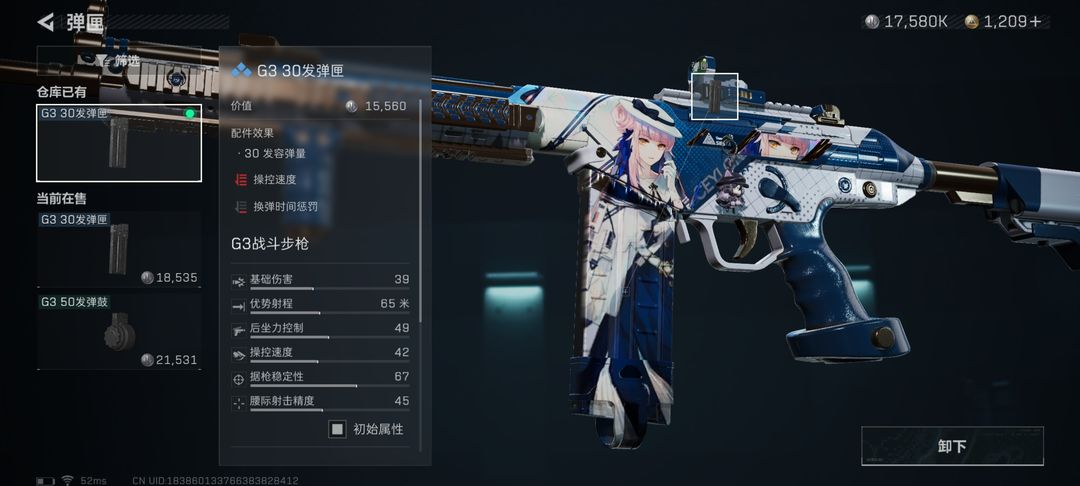
Task: Click the 卸下 unequip button
Action: point(952,446)
